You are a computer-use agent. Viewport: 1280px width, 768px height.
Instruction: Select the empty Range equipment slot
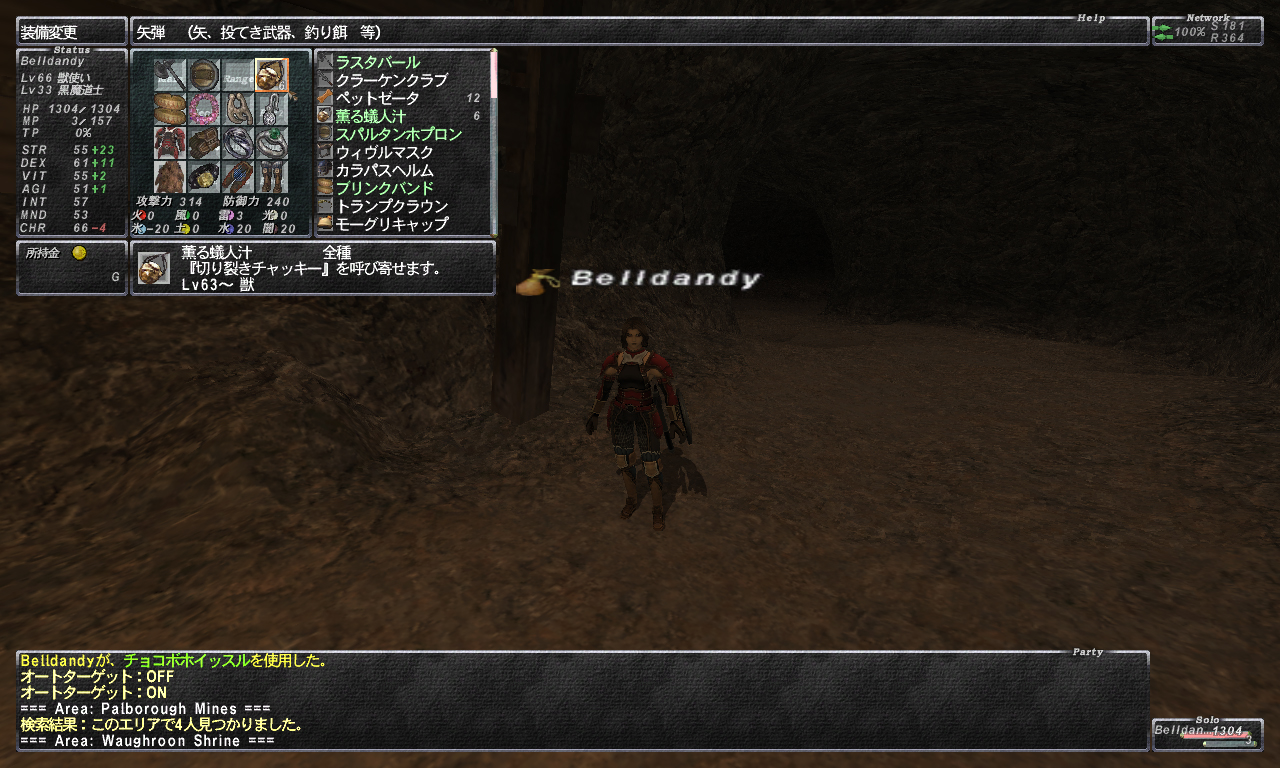pyautogui.click(x=238, y=75)
